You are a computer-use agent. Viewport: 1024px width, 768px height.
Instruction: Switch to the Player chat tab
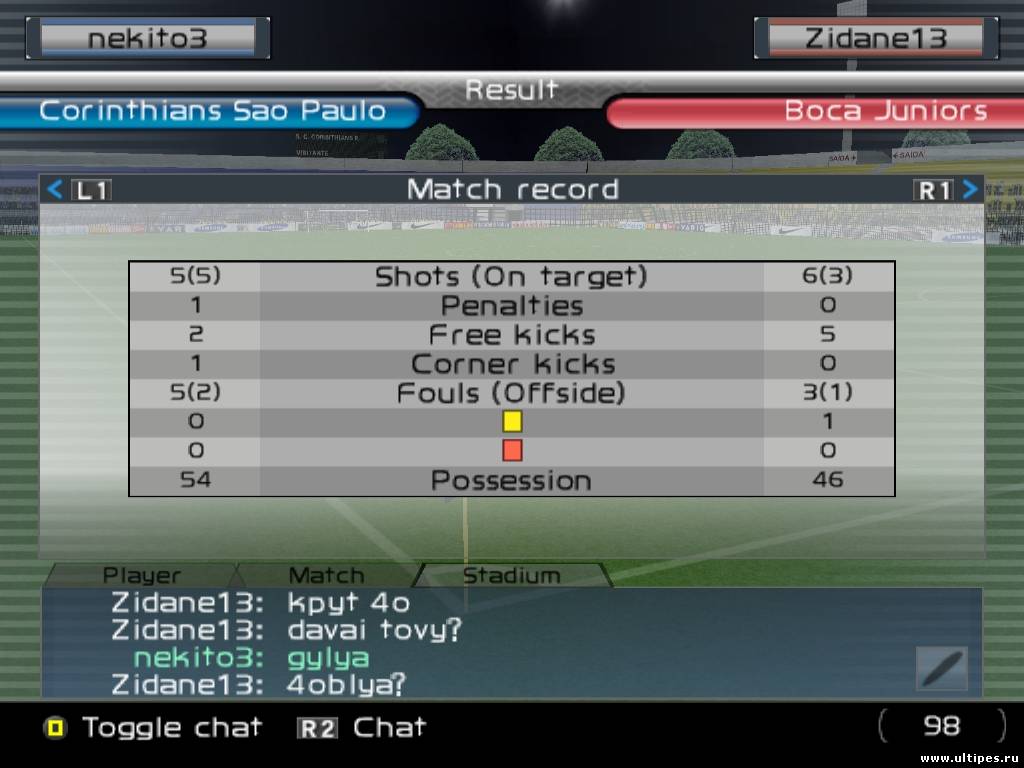tap(142, 575)
